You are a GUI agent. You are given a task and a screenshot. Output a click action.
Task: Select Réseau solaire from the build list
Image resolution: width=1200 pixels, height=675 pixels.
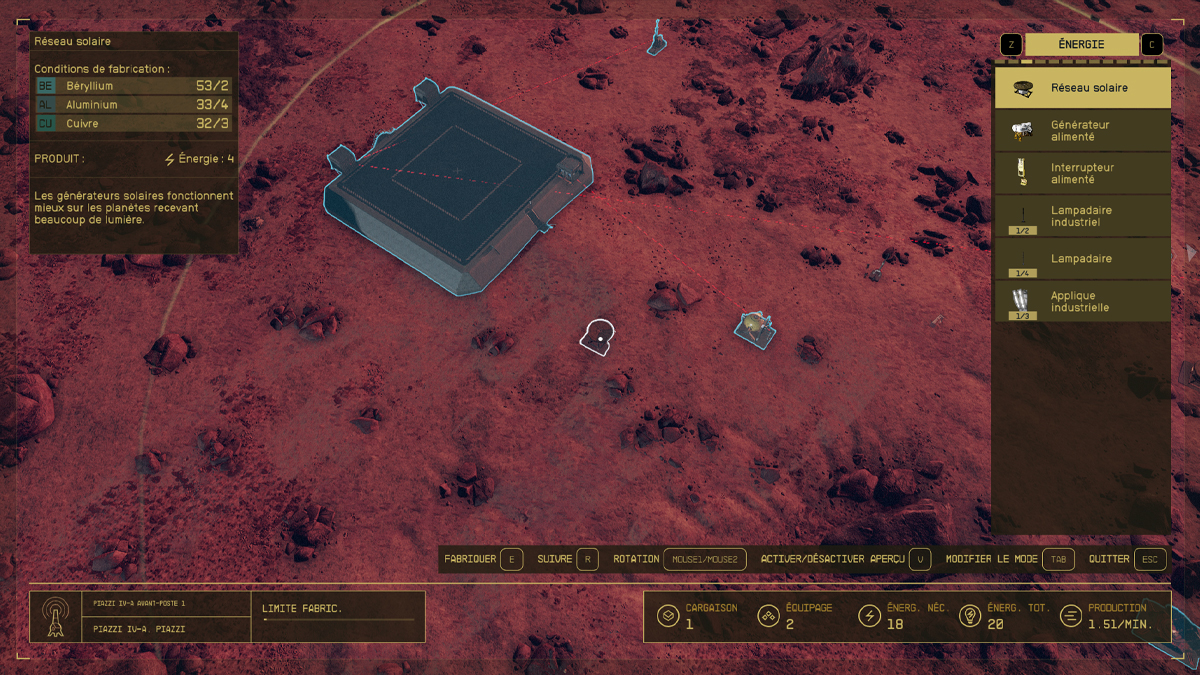pos(1082,88)
